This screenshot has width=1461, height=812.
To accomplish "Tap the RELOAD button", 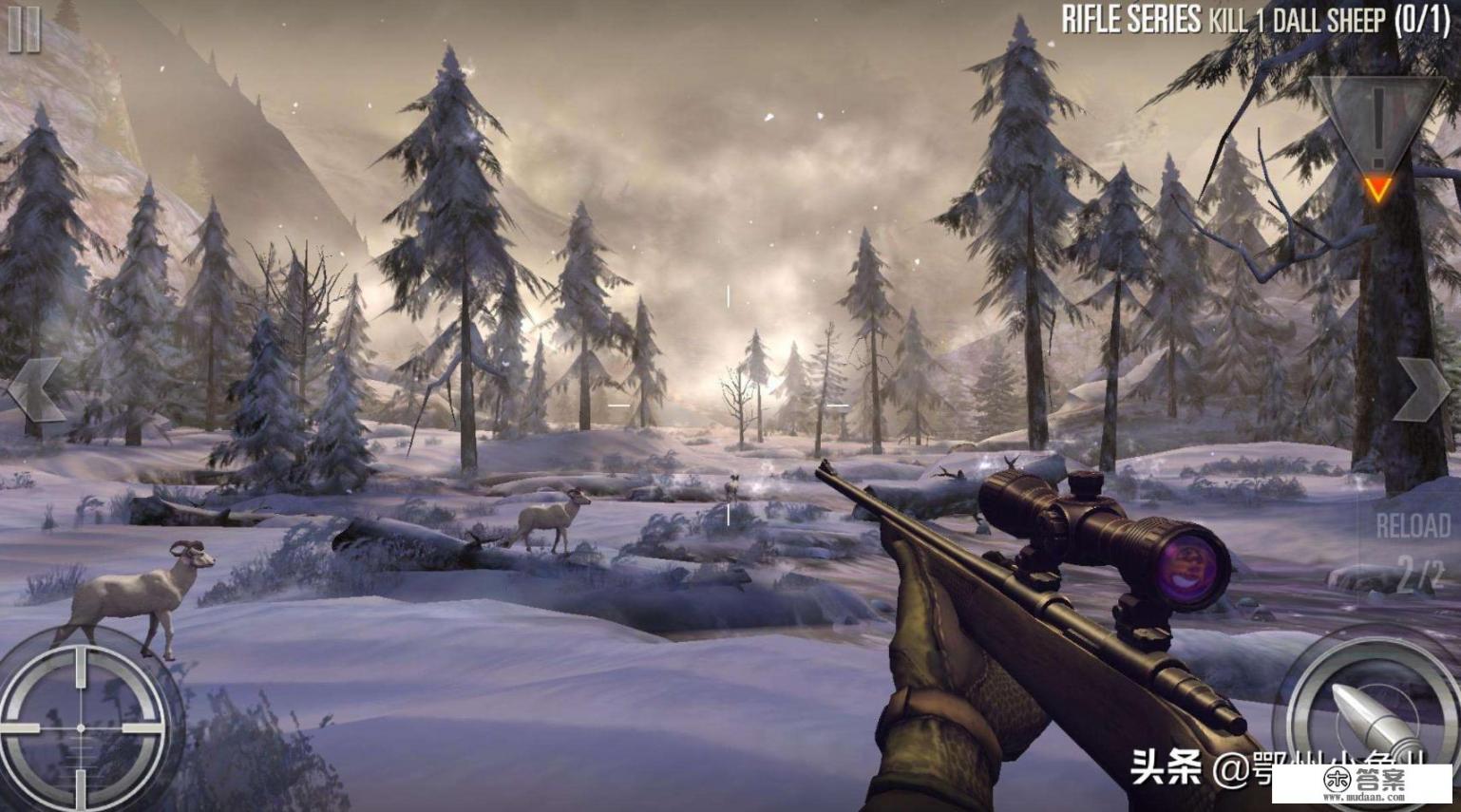I will click(1413, 527).
